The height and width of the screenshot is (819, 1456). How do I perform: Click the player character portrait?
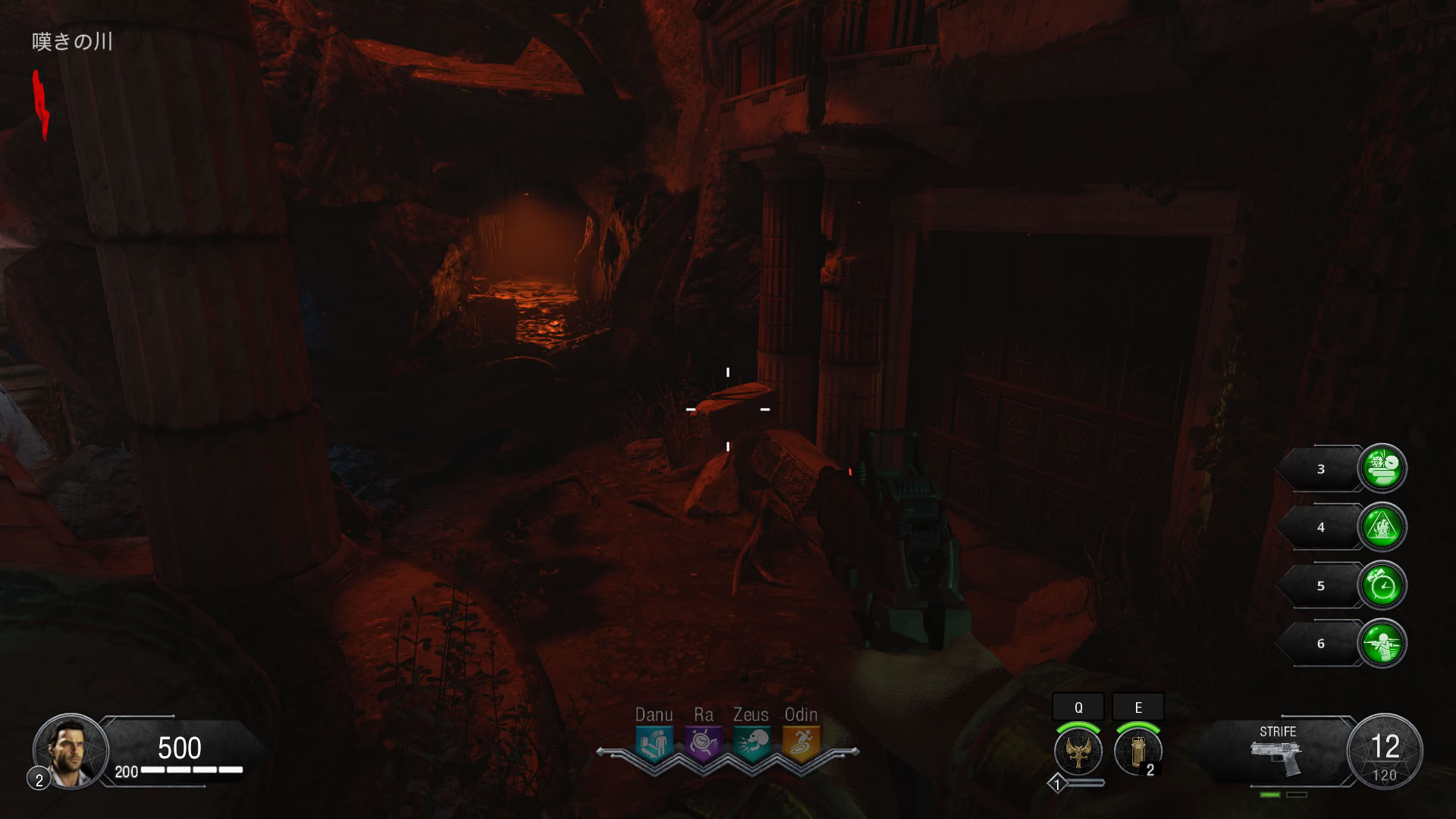point(71,751)
